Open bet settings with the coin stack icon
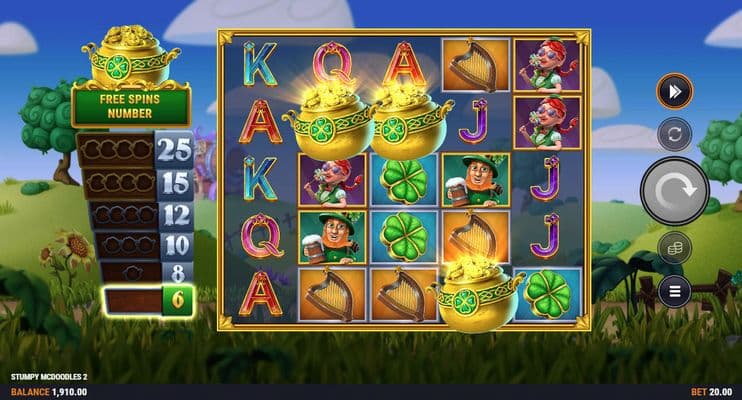This screenshot has height=400, width=742. coord(674,247)
